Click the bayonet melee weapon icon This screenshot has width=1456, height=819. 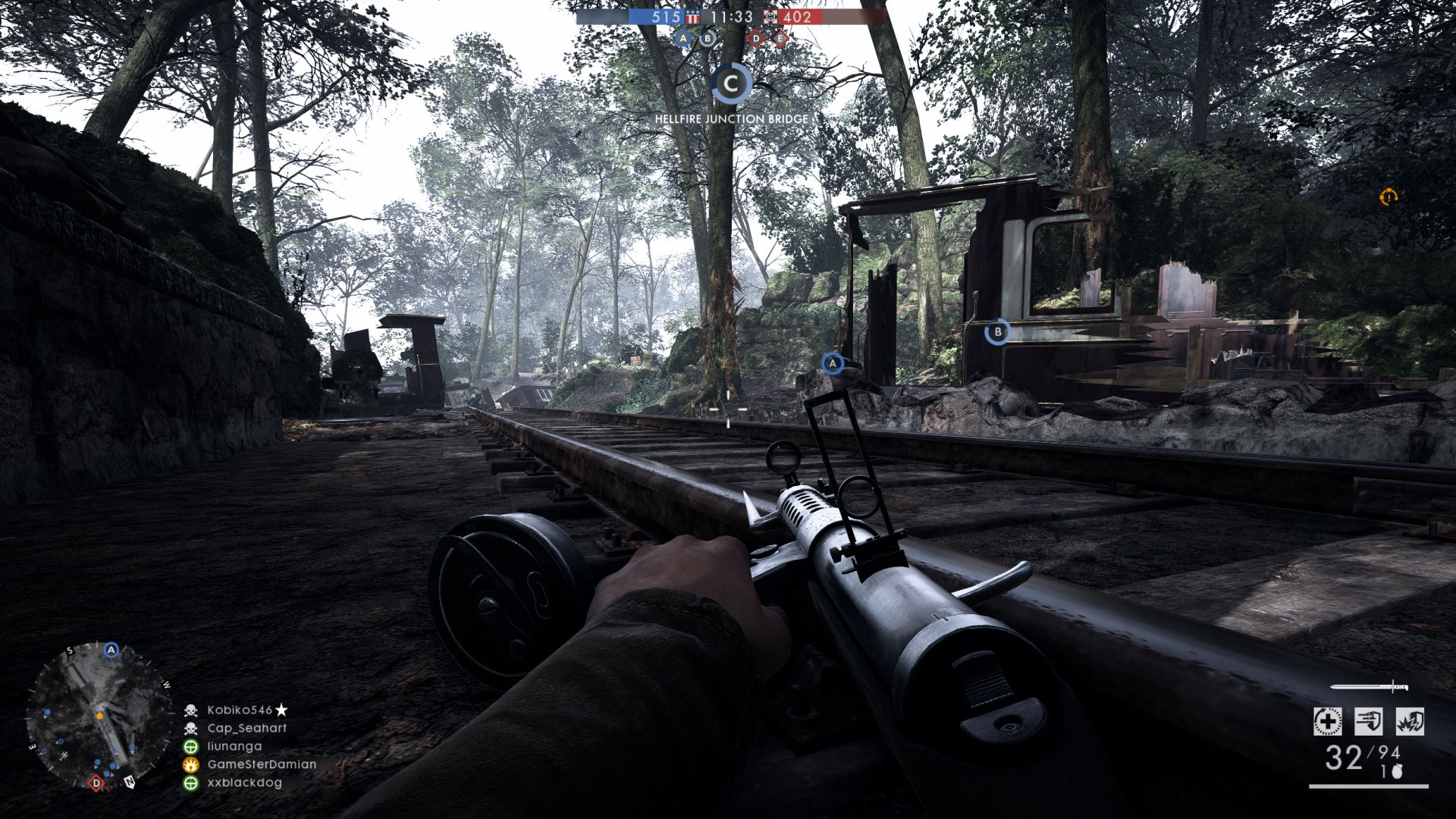tap(1370, 688)
